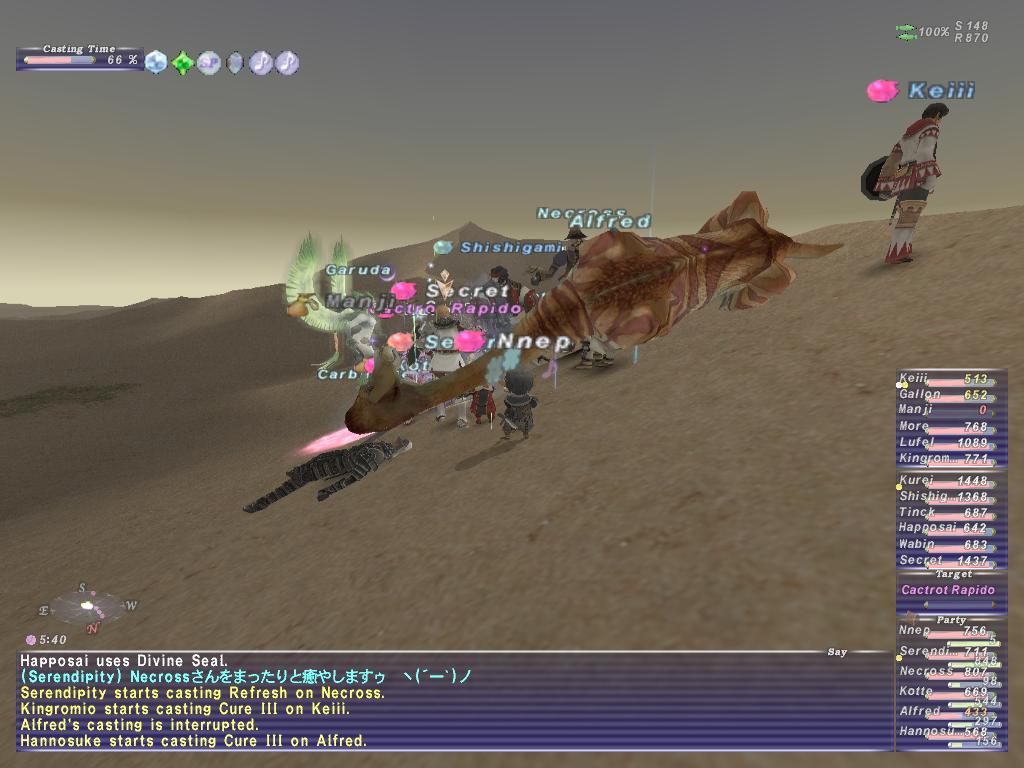Open the compass in the lower left

click(89, 606)
